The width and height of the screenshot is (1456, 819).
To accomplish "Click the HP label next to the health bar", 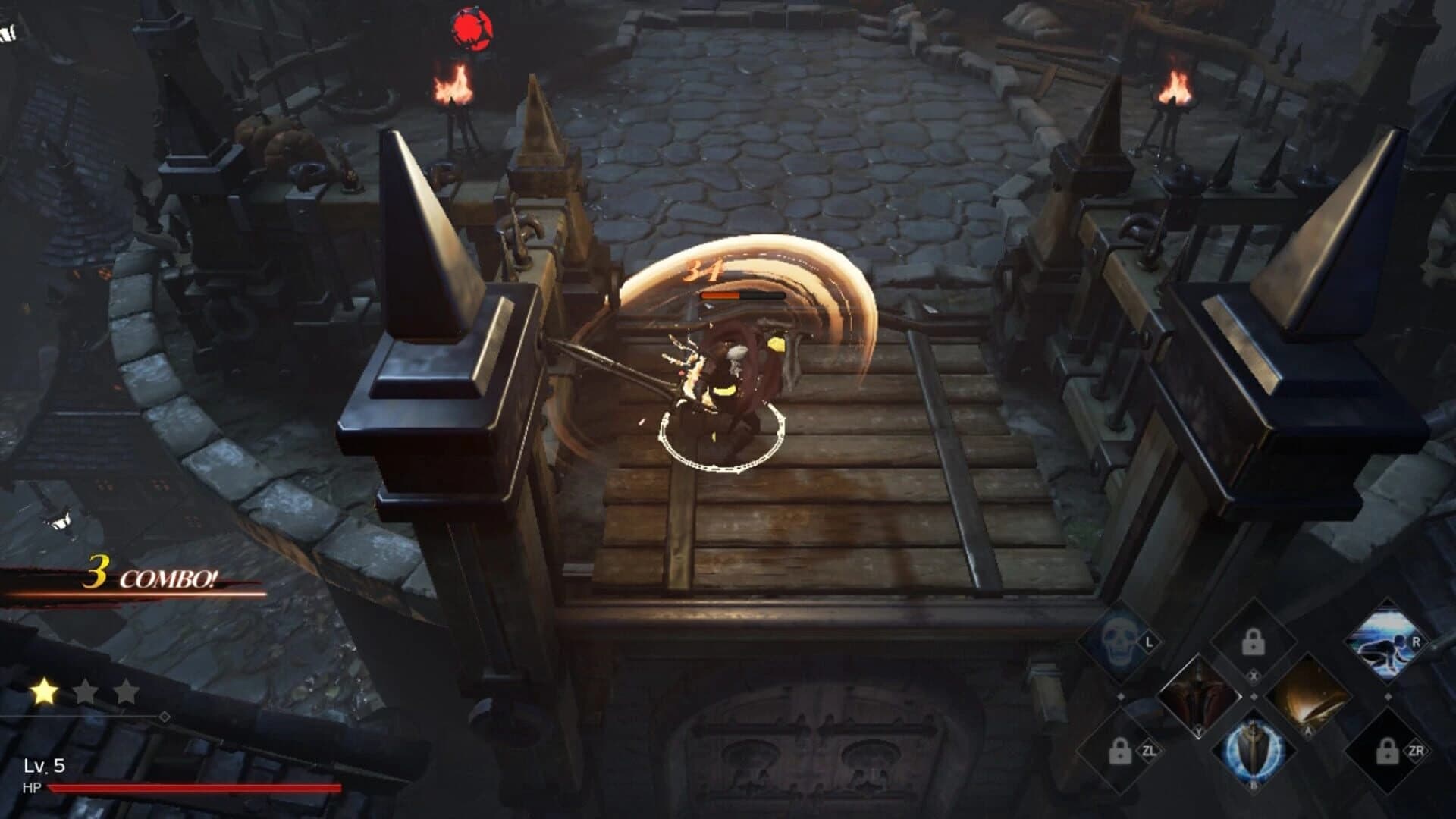I will [x=33, y=787].
